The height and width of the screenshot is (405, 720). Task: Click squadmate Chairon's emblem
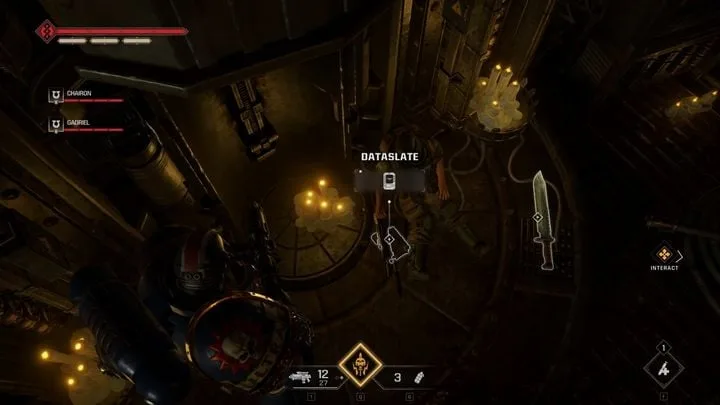56,97
